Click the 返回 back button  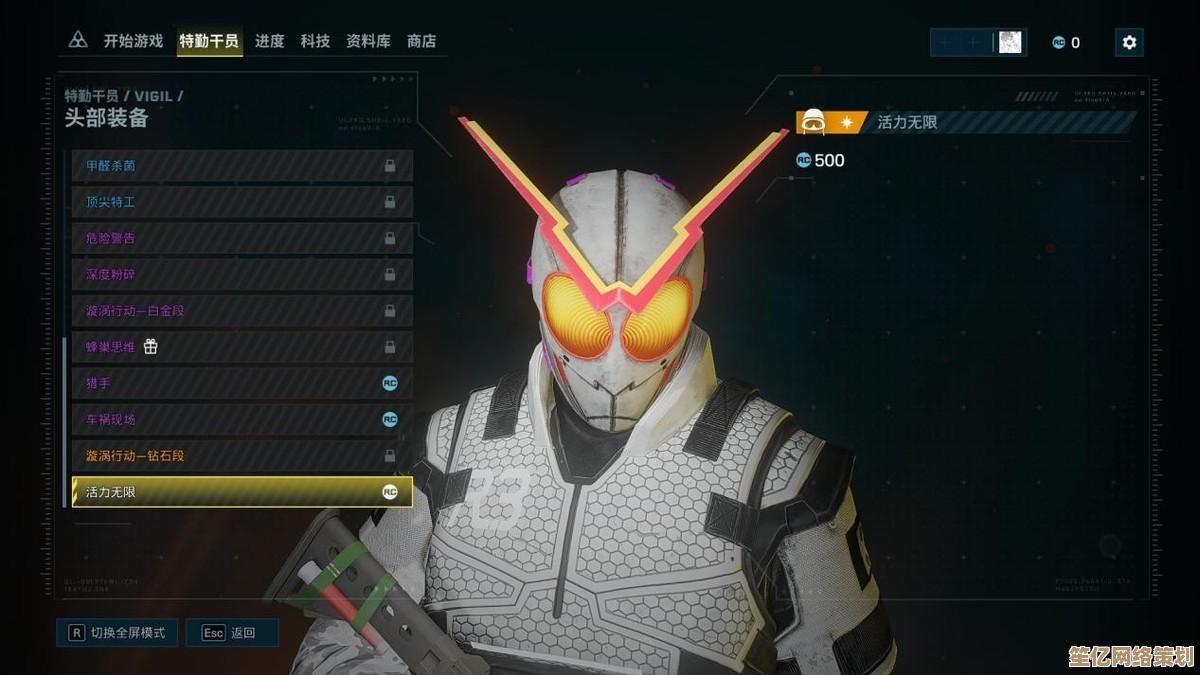[x=232, y=632]
